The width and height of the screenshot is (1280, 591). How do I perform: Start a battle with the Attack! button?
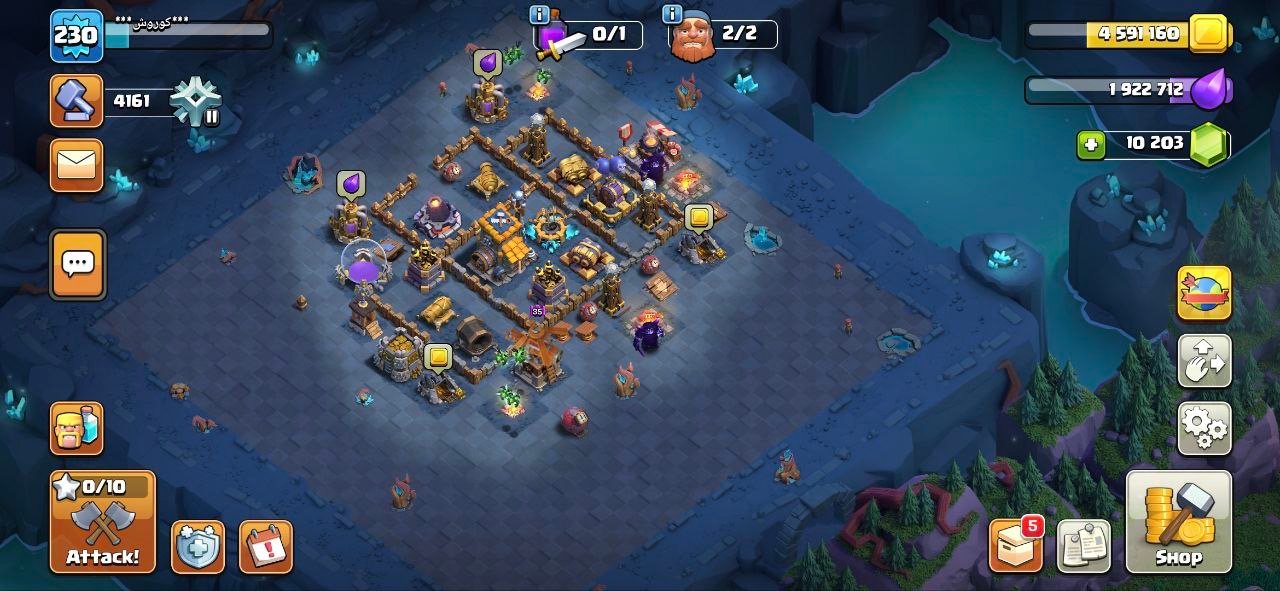pyautogui.click(x=103, y=521)
